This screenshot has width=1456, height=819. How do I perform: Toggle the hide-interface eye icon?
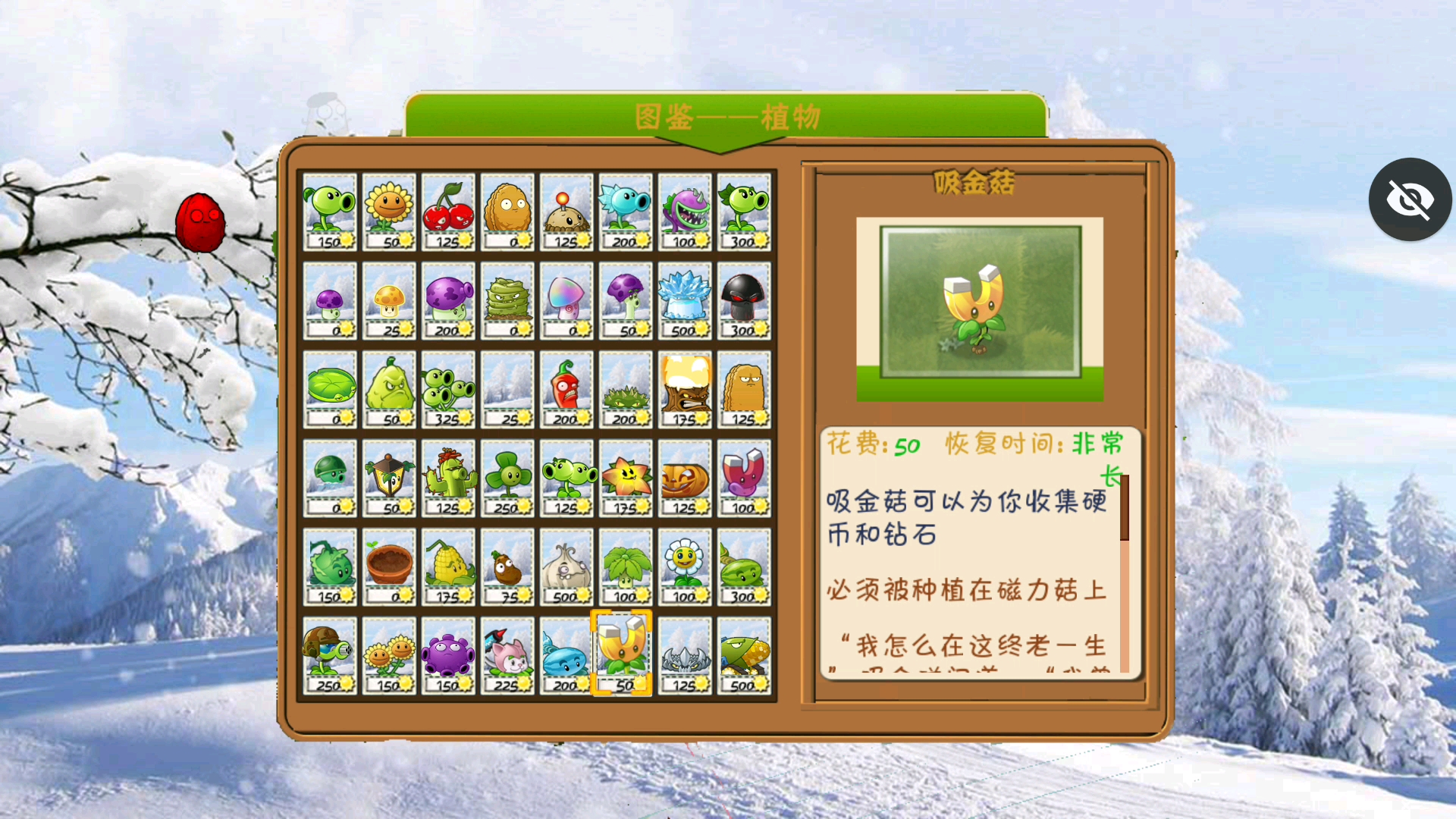(1409, 199)
